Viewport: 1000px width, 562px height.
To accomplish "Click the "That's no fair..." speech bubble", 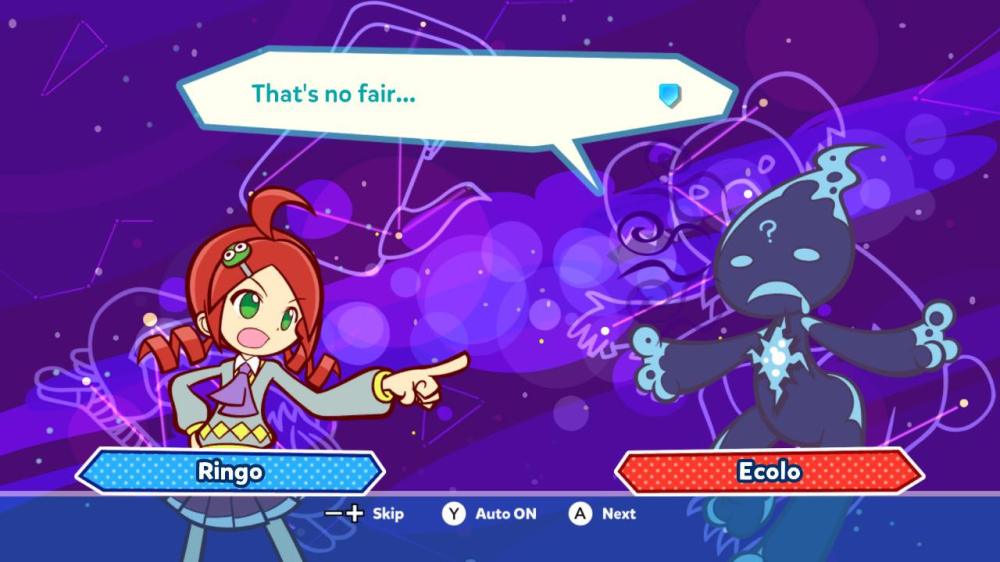I will (455, 96).
